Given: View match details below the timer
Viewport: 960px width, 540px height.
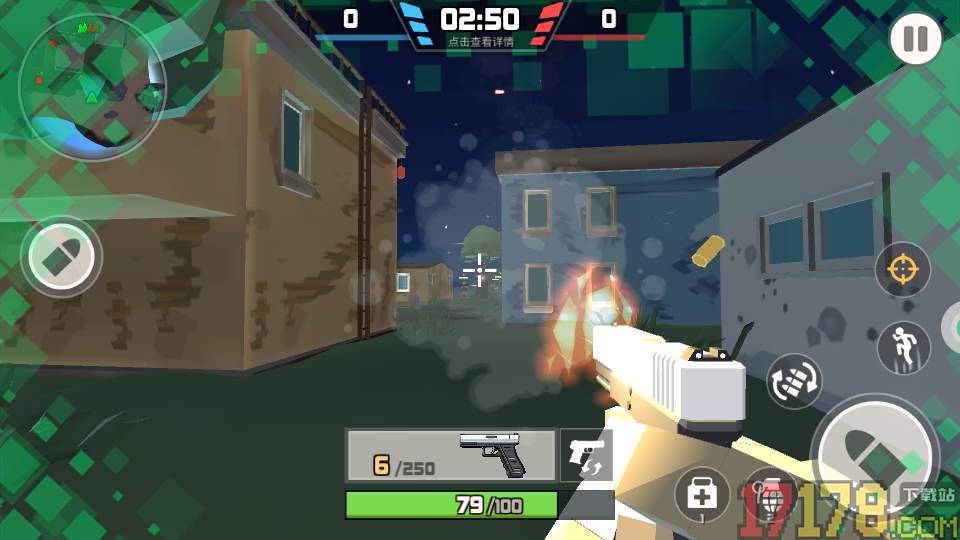Looking at the screenshot, I should (481, 42).
